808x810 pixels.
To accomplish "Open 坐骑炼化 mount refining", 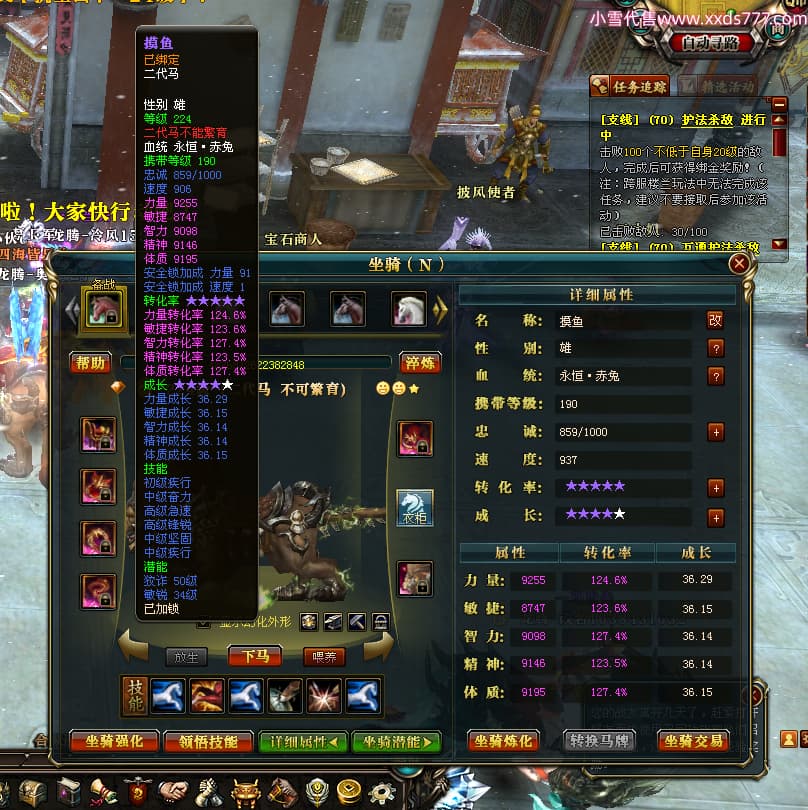I will 505,741.
